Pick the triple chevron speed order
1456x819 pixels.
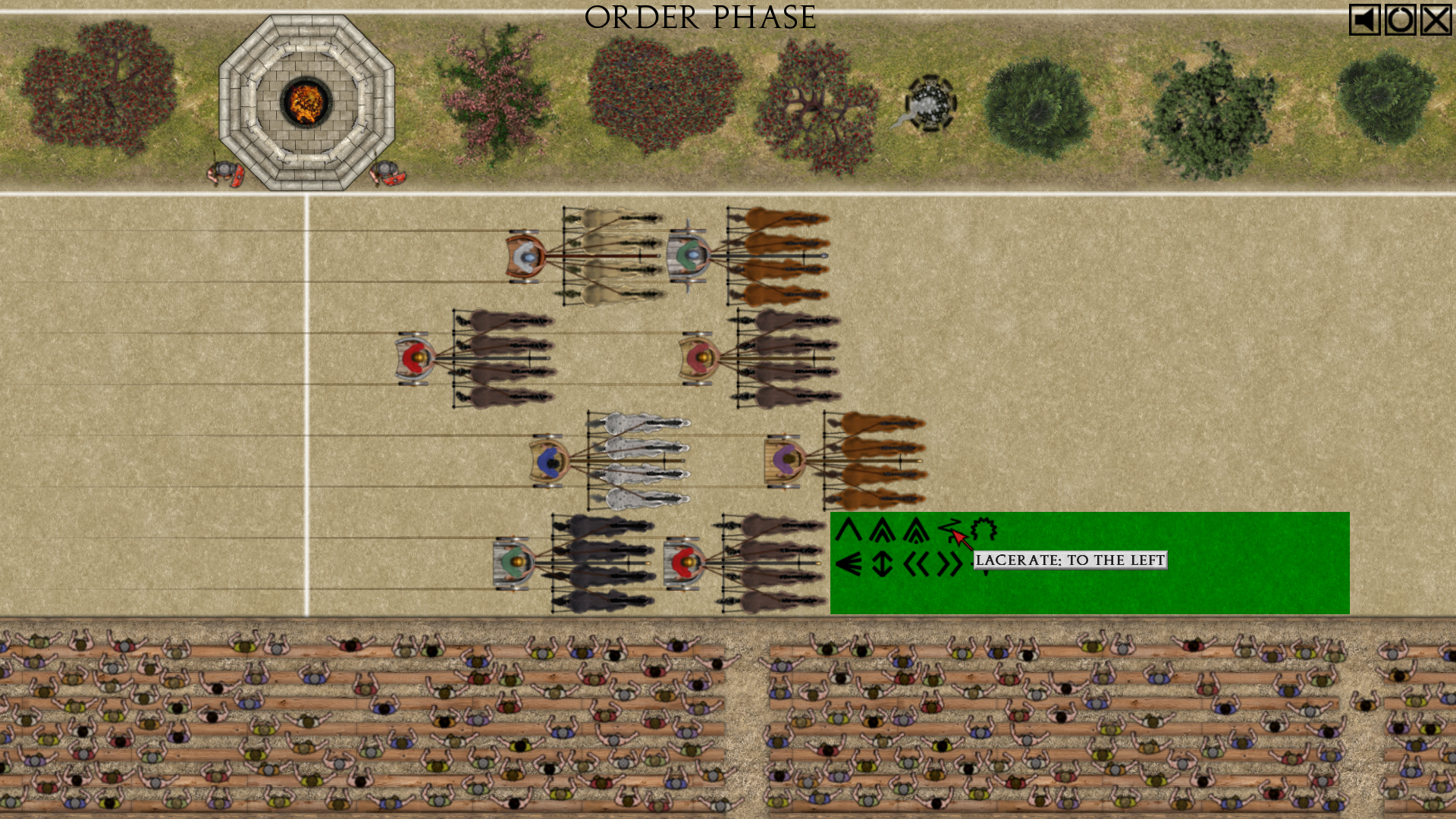coord(916,530)
